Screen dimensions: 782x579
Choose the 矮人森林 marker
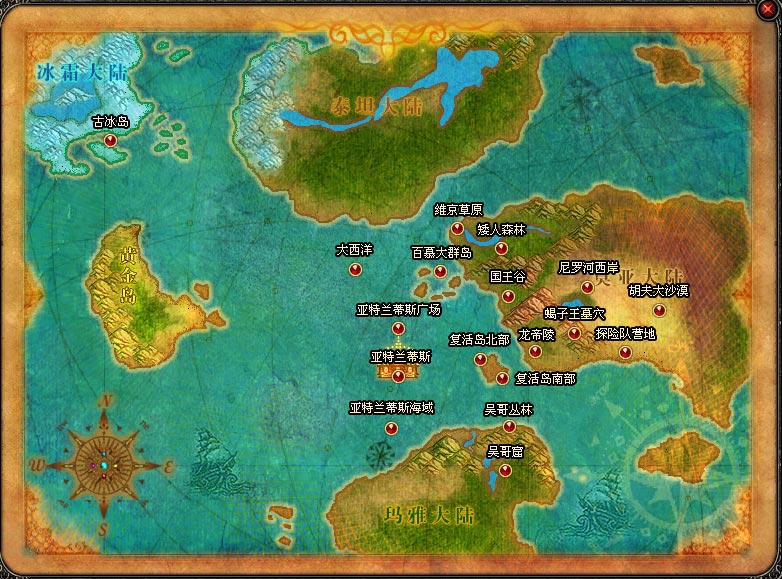click(x=501, y=248)
